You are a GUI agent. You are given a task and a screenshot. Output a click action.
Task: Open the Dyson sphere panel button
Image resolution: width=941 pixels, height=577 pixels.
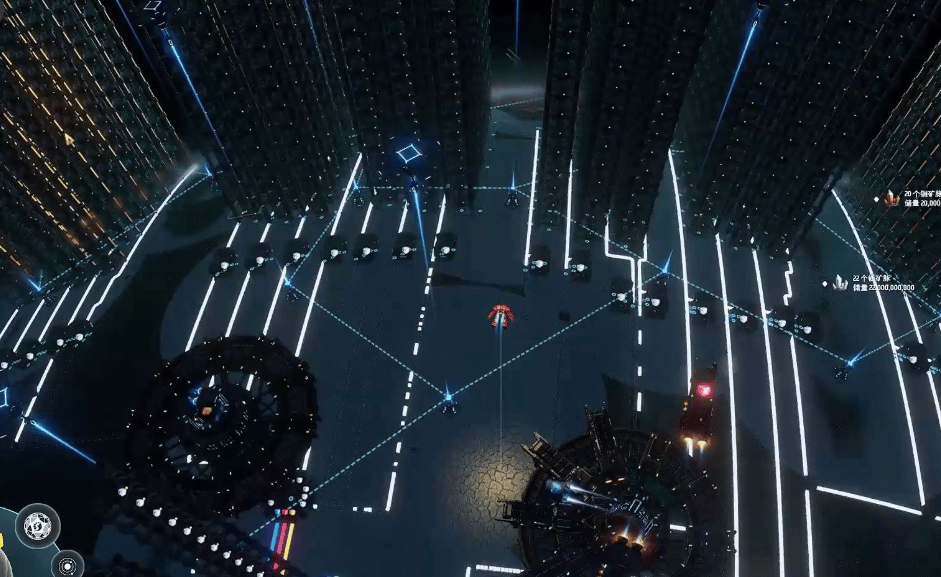38,524
